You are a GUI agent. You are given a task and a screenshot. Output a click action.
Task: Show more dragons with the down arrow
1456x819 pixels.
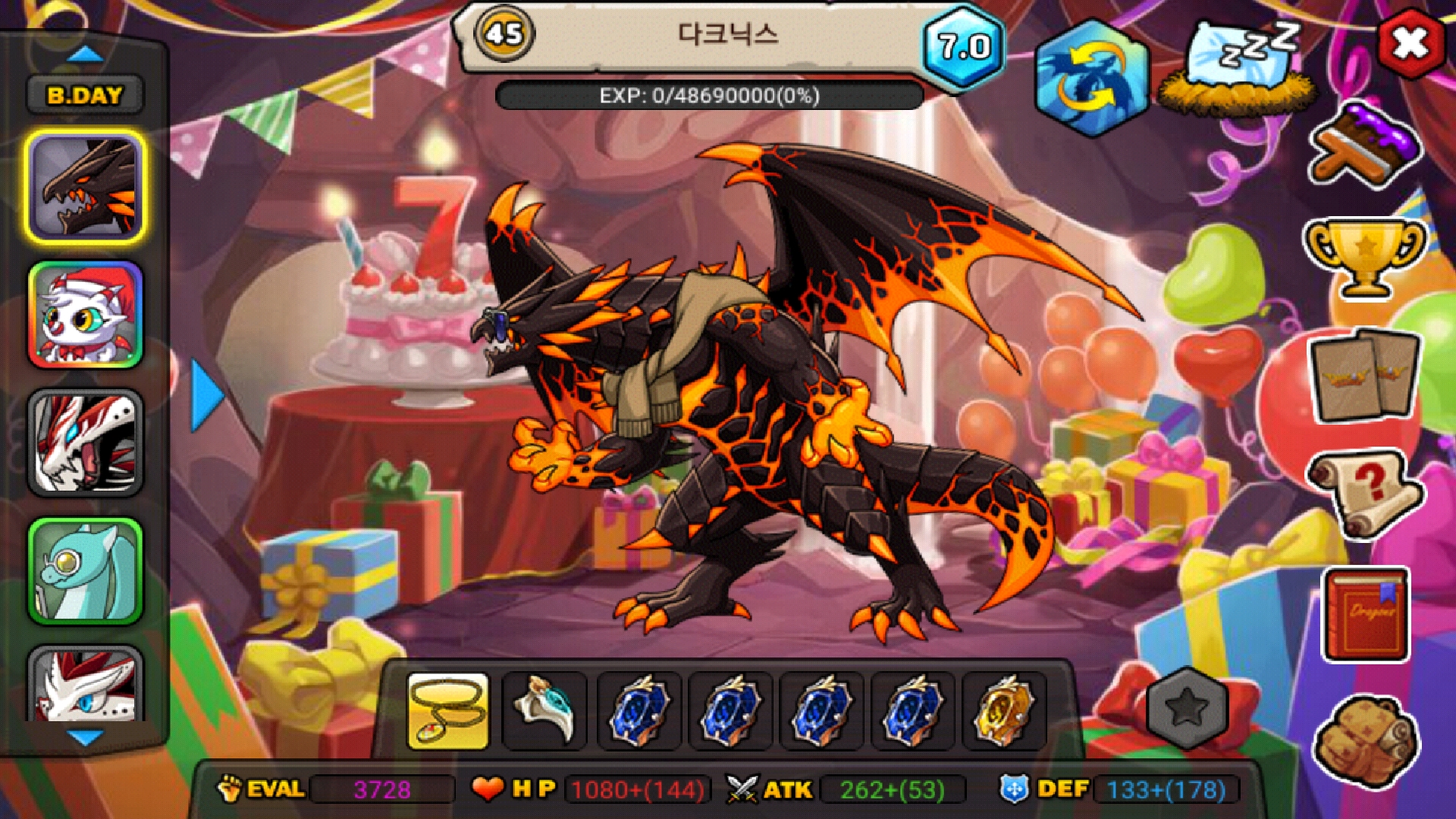coord(85,737)
